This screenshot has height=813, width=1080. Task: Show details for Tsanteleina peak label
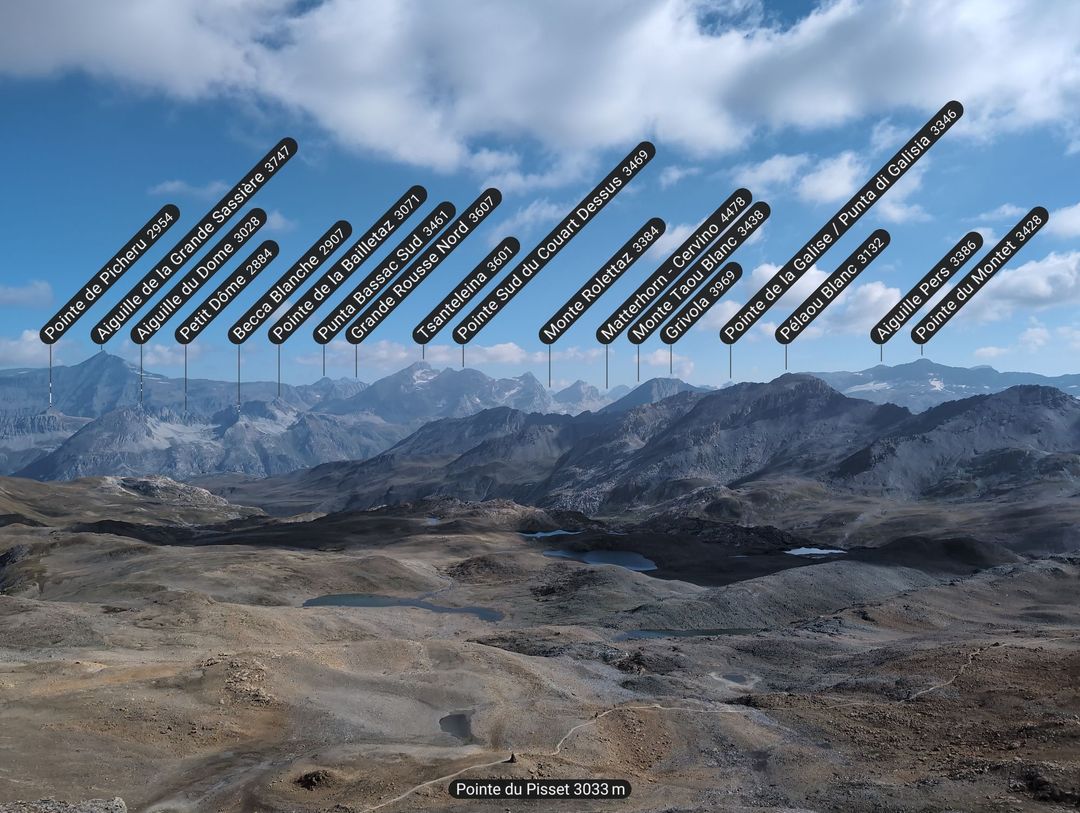point(466,291)
